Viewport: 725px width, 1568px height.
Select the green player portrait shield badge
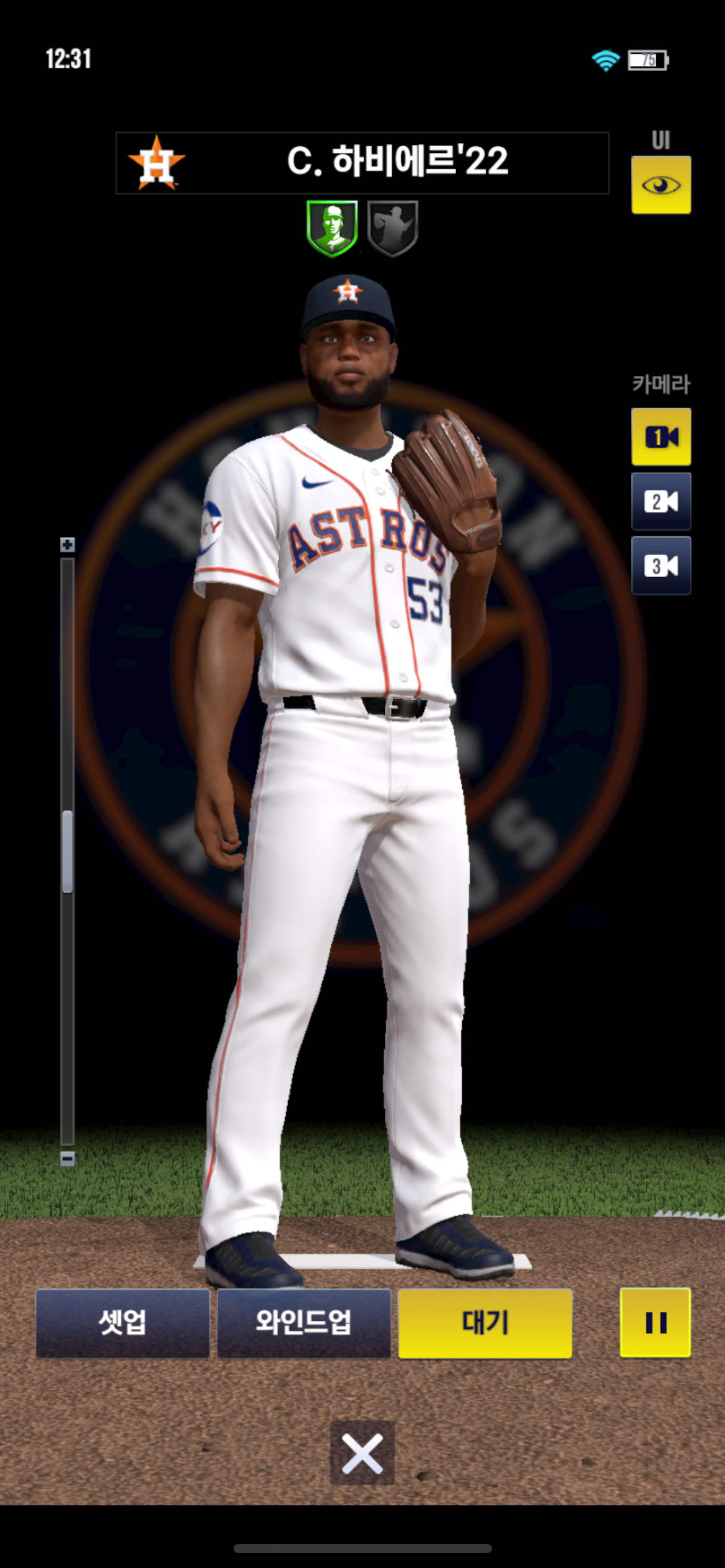(332, 227)
